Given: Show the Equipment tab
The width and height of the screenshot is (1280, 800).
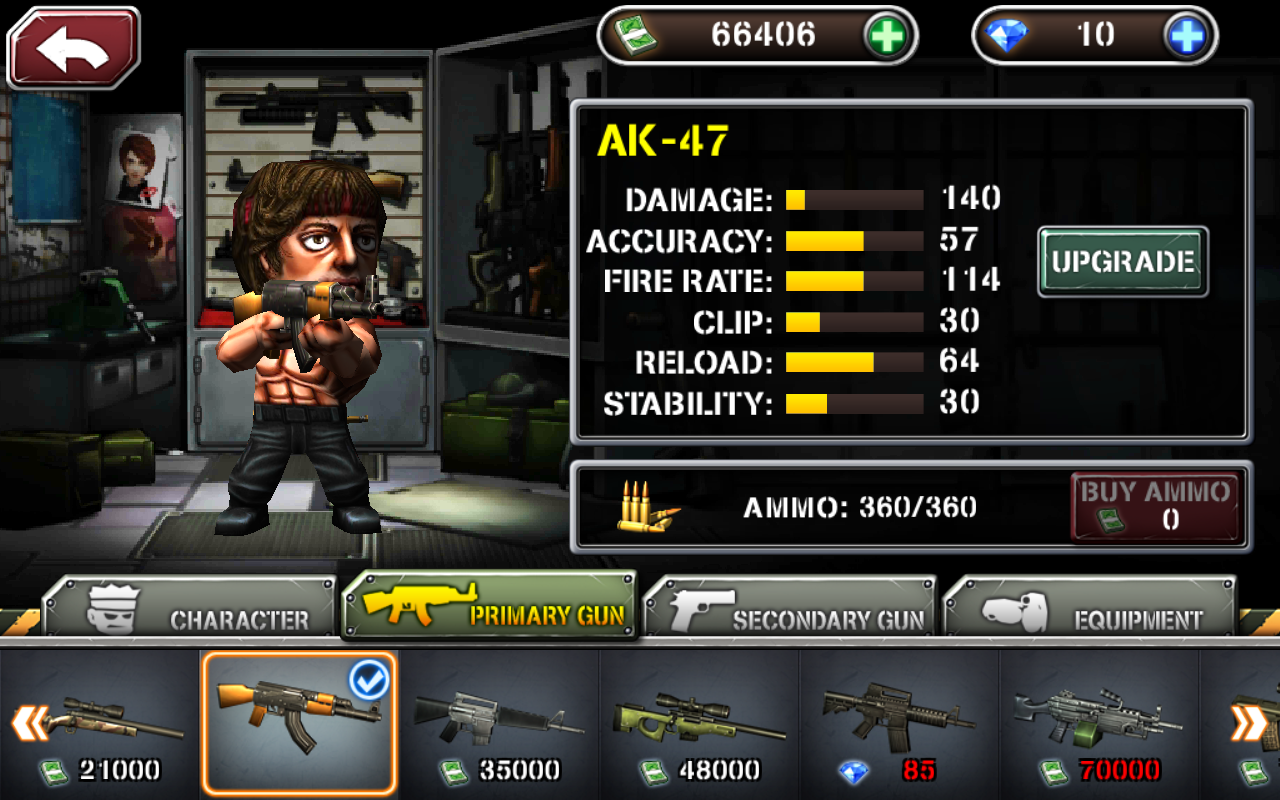Looking at the screenshot, I should 1090,608.
